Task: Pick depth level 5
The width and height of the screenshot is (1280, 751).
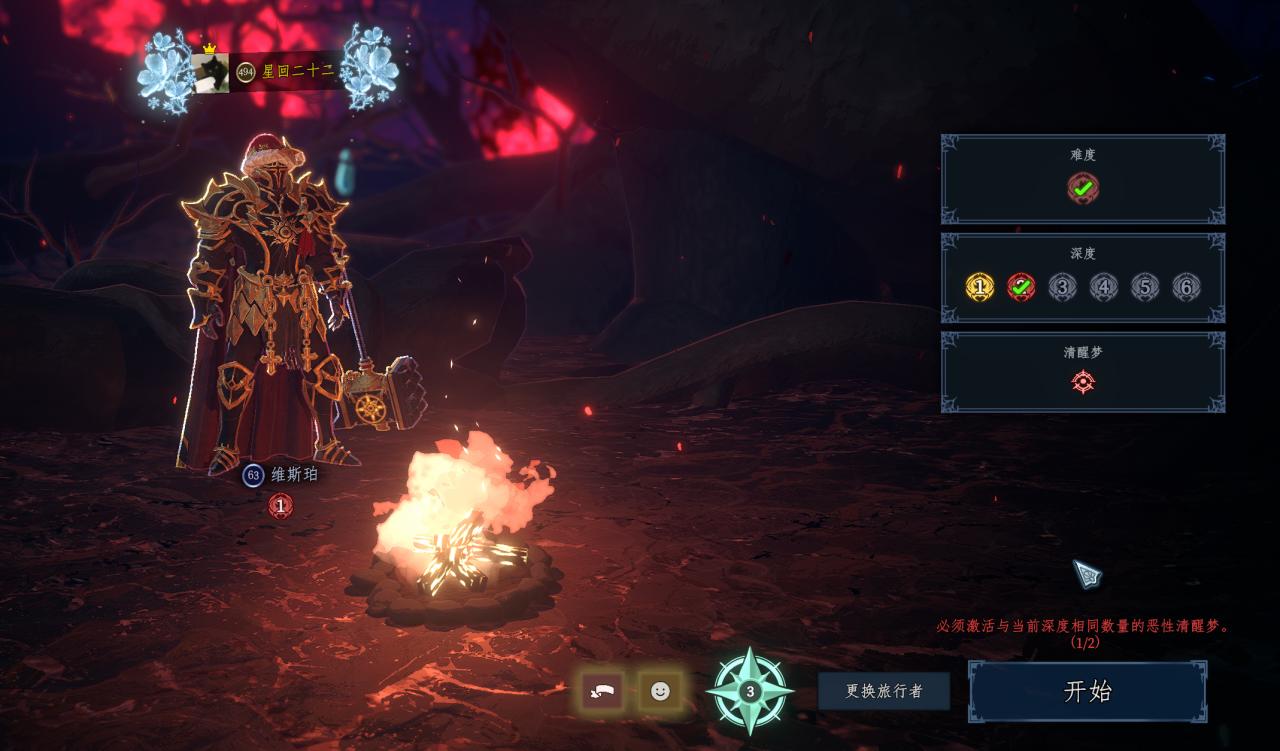Action: coord(1144,287)
